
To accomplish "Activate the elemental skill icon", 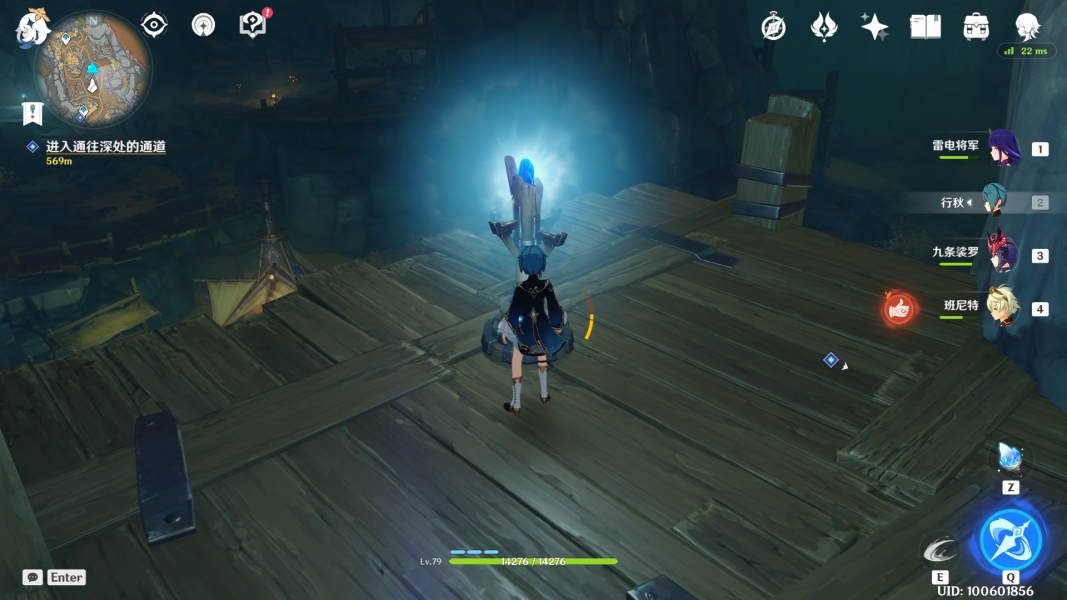I will point(940,549).
